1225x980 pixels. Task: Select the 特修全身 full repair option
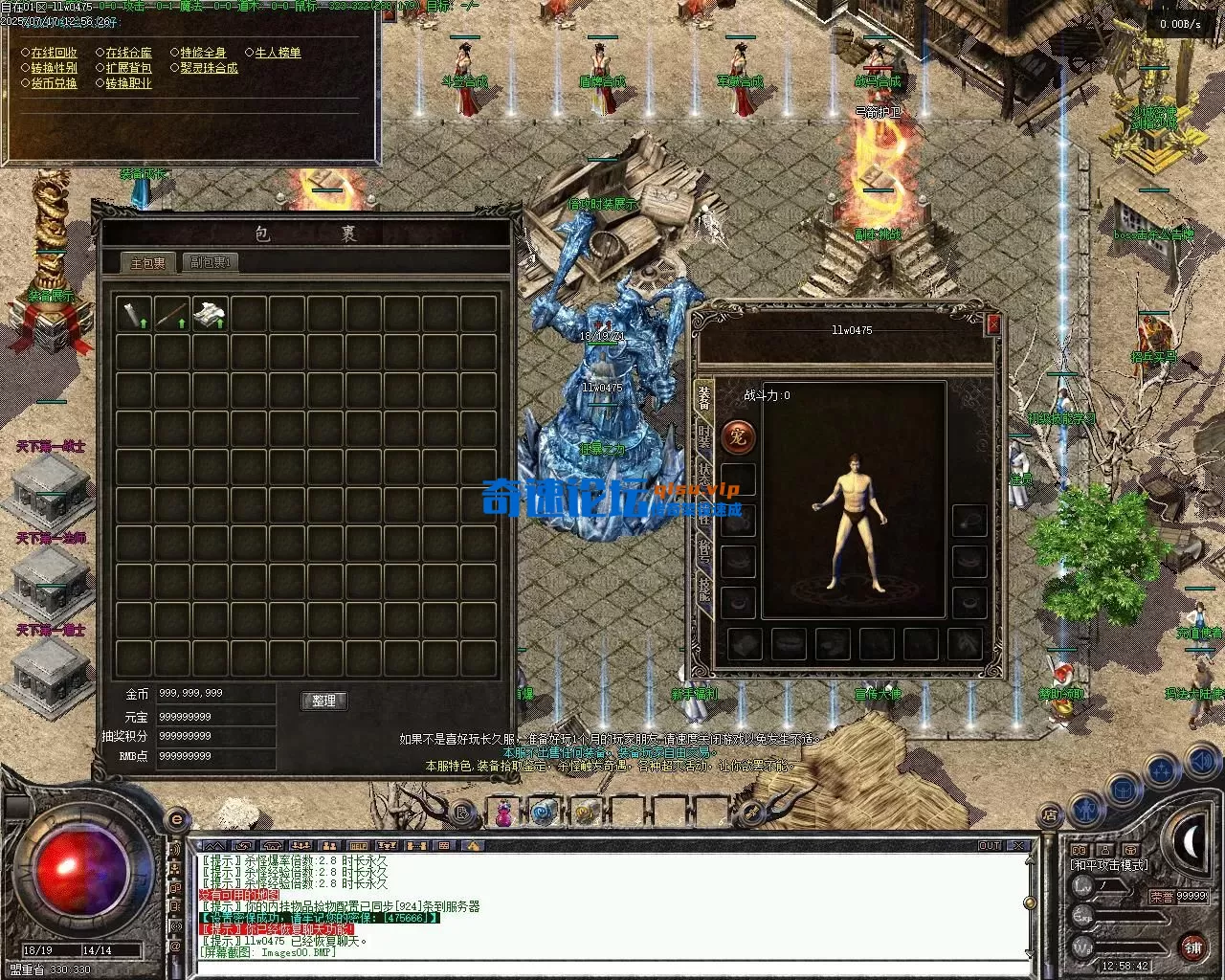(203, 53)
